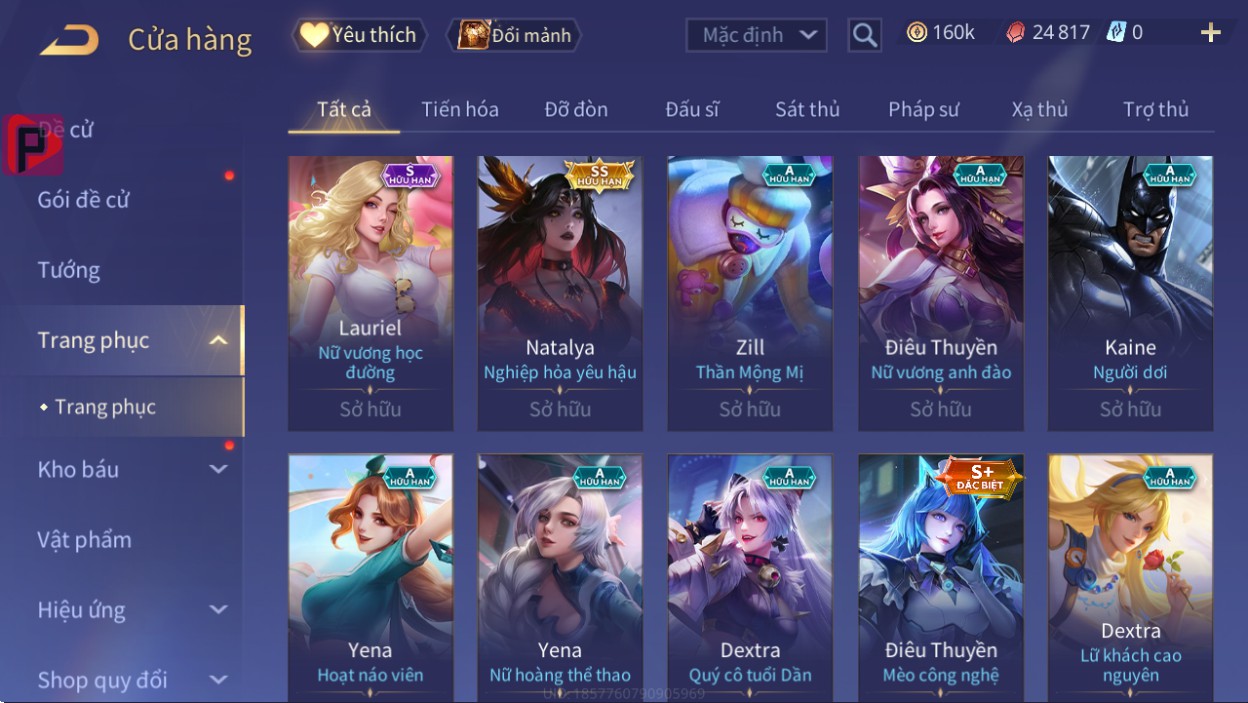This screenshot has height=703, width=1248.
Task: Expand the Kho báu menu
Action: point(130,469)
